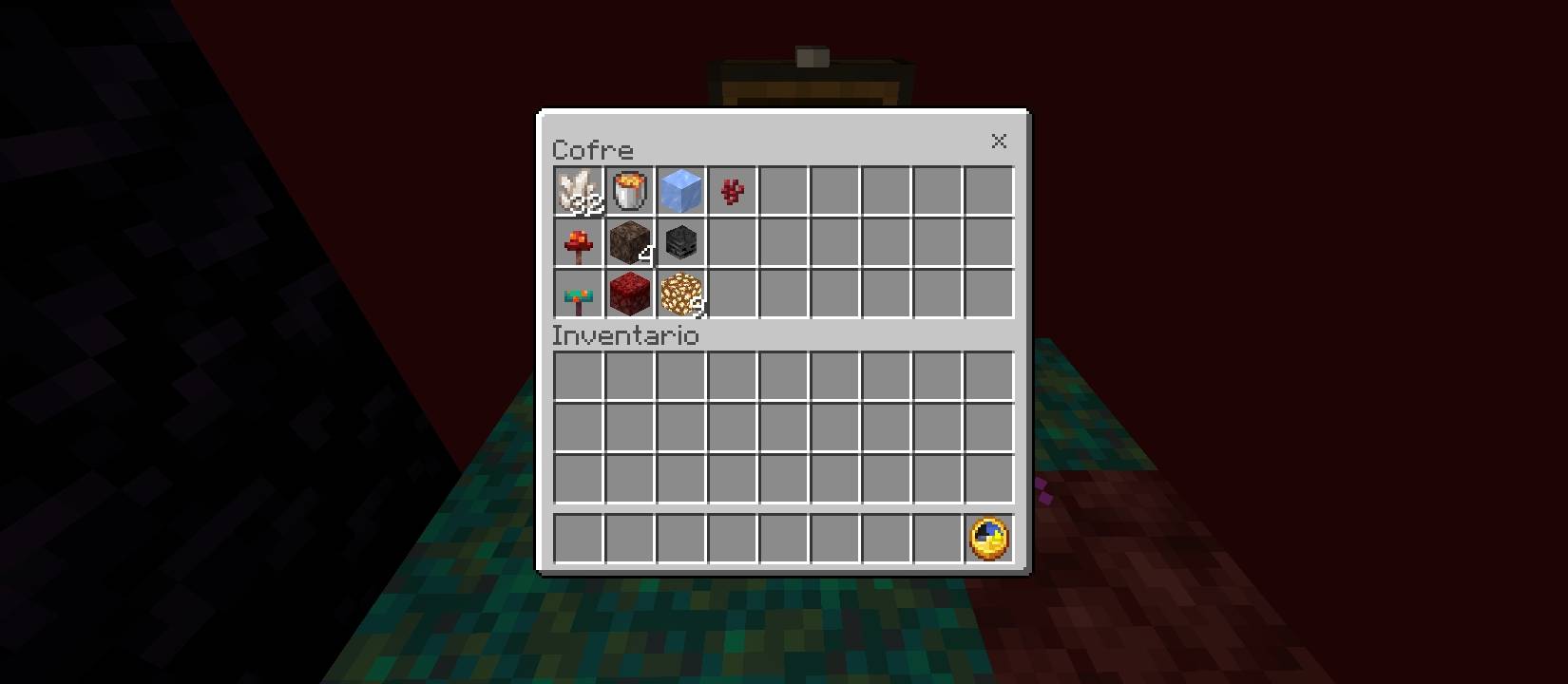This screenshot has height=684, width=1568.
Task: Pick up the lava bucket
Action: pyautogui.click(x=630, y=190)
